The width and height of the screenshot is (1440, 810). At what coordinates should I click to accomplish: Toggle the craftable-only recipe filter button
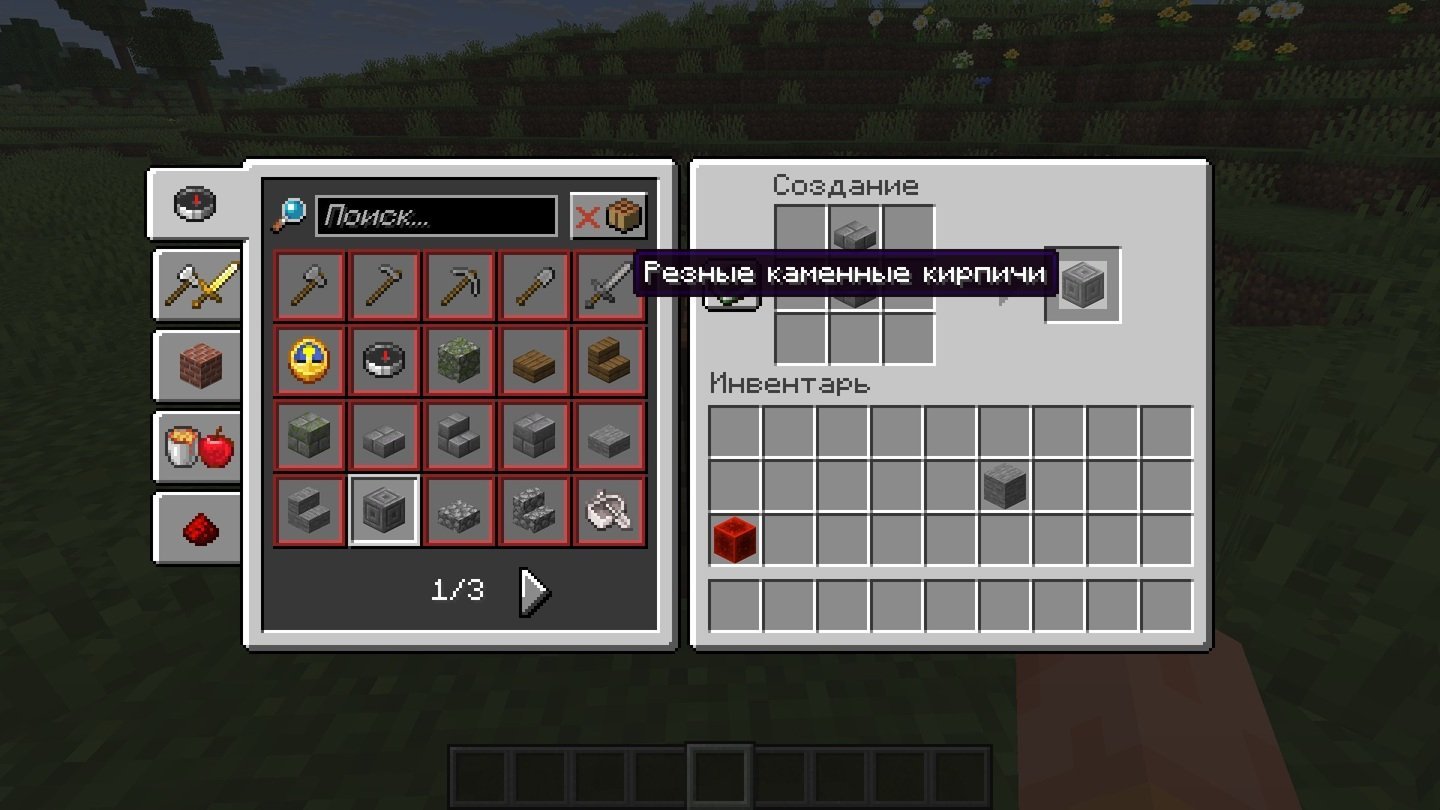pyautogui.click(x=608, y=216)
